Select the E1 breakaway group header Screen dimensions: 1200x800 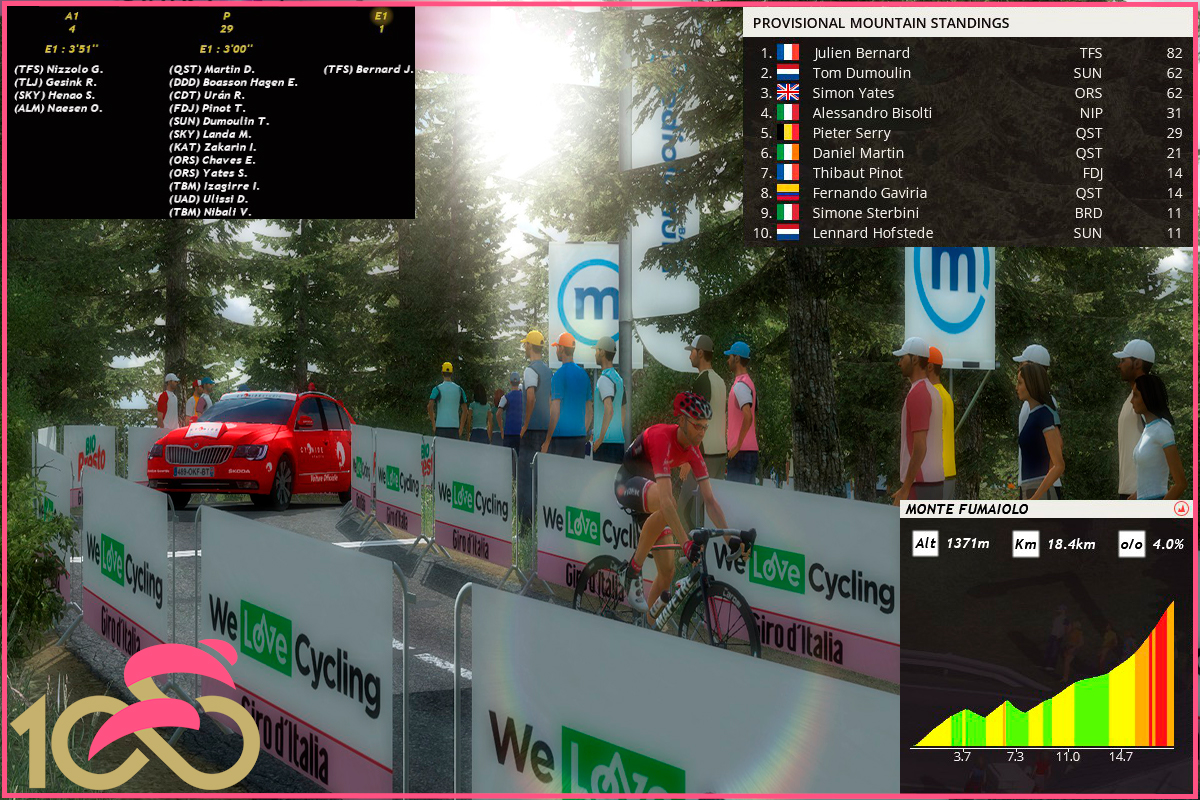point(380,16)
